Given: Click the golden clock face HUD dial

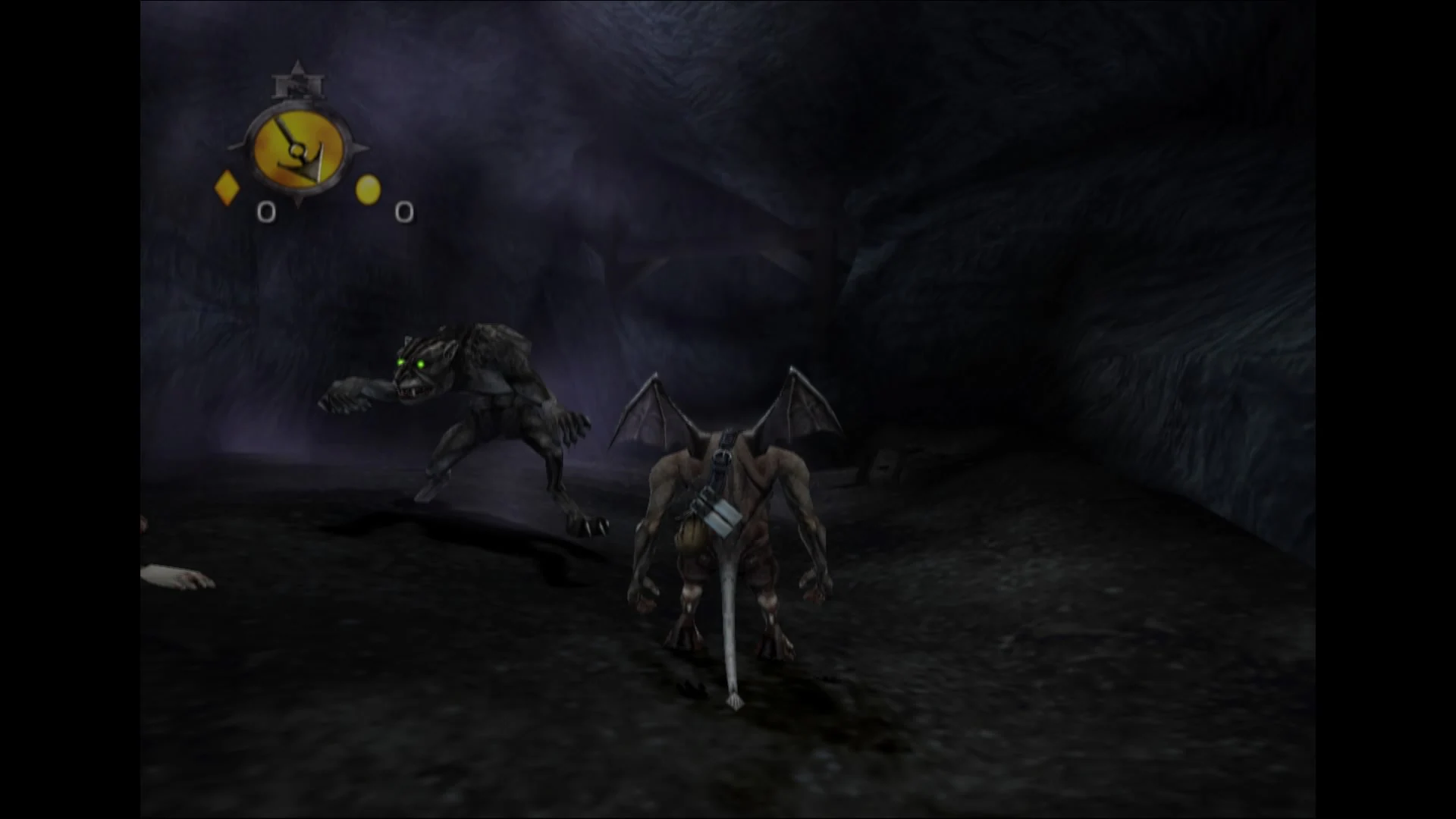Looking at the screenshot, I should pos(299,148).
